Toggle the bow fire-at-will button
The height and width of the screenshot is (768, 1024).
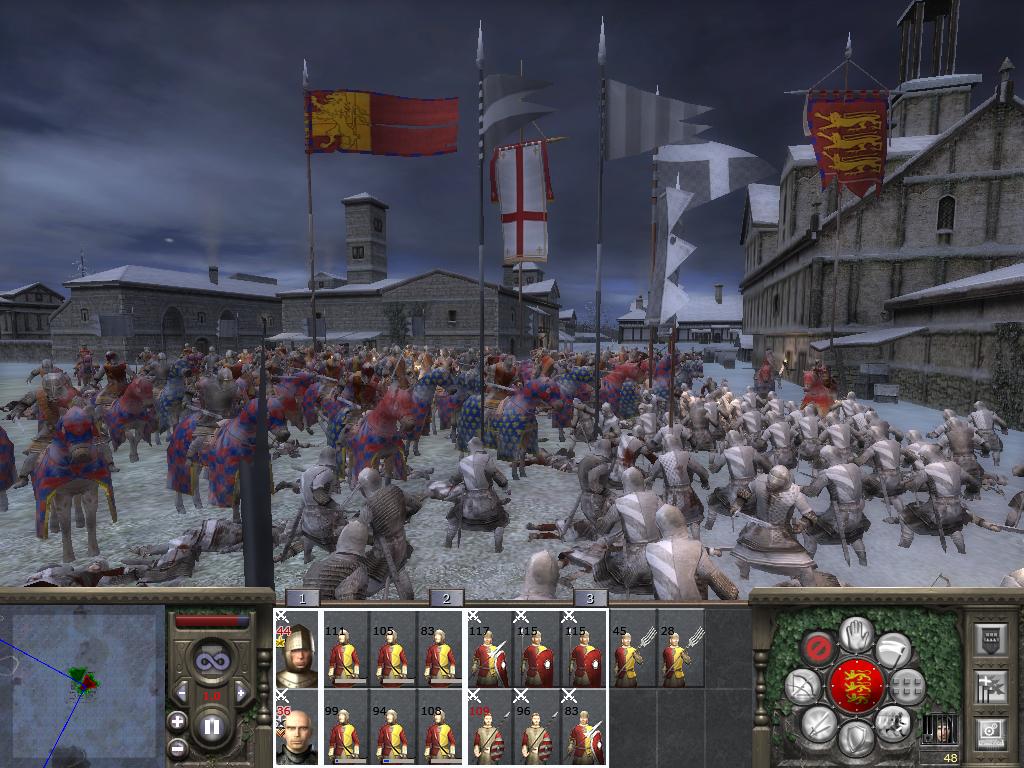804,686
